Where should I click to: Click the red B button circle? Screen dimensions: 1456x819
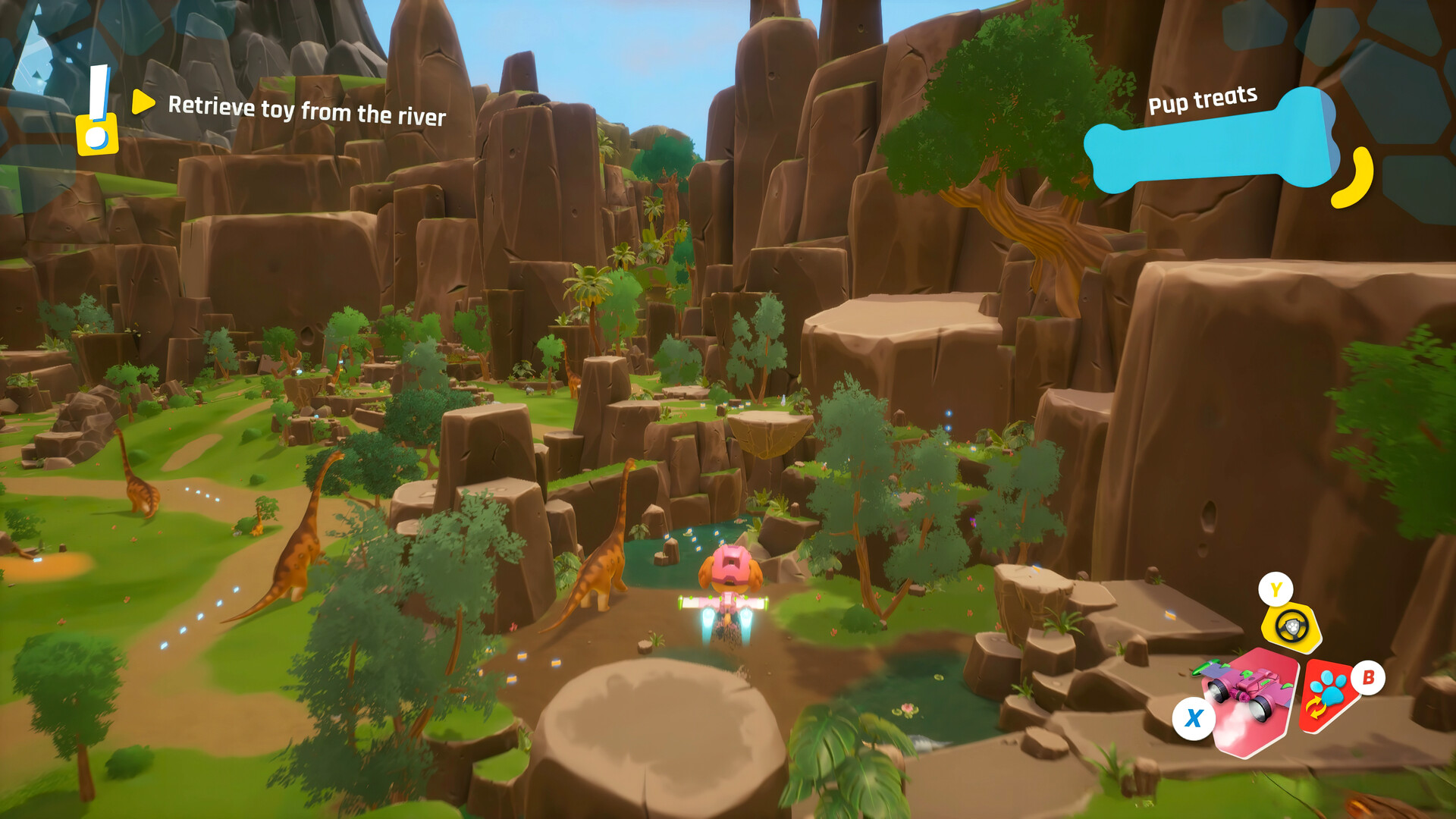point(1368,678)
